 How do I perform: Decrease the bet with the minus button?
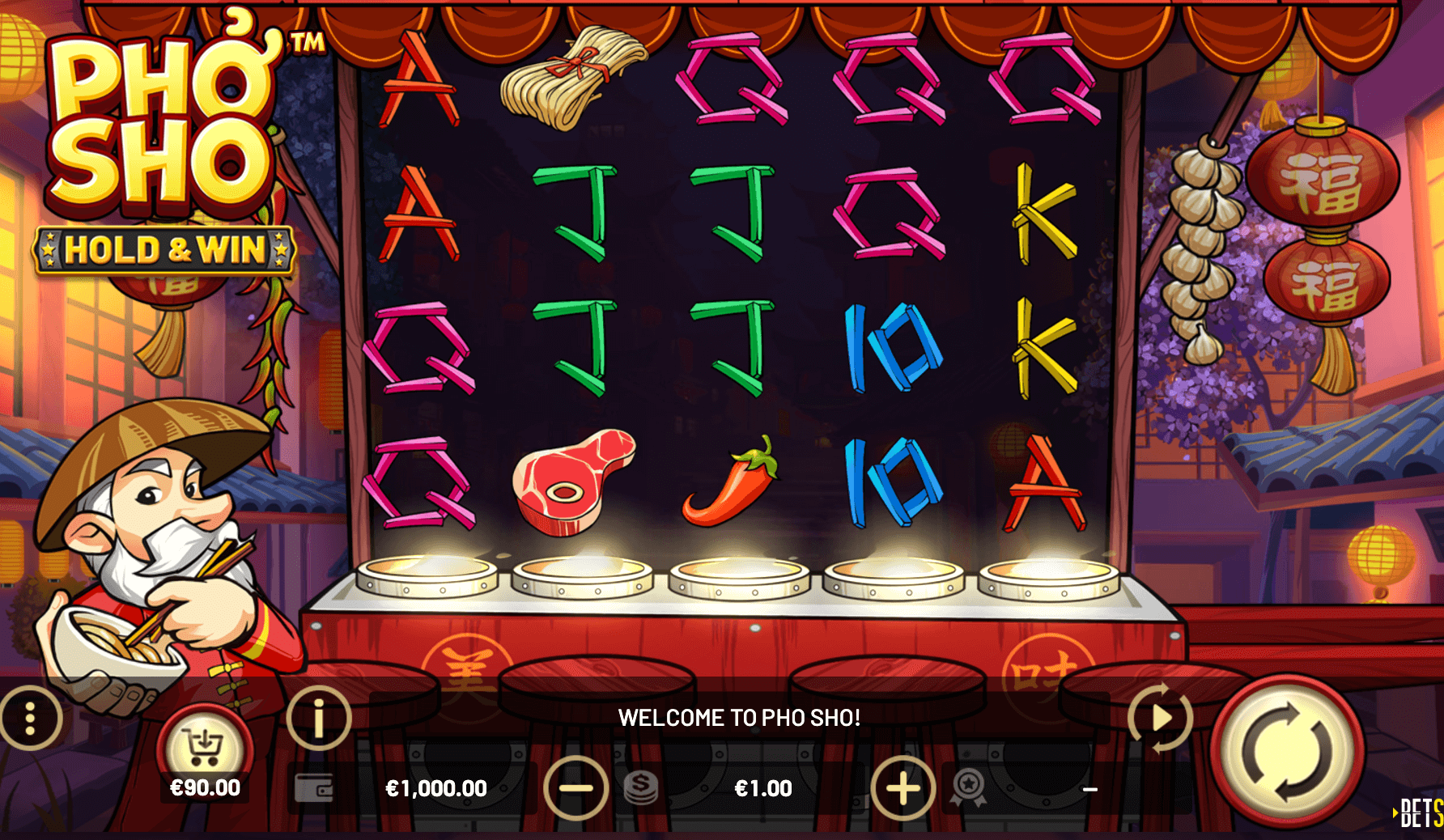coord(575,787)
